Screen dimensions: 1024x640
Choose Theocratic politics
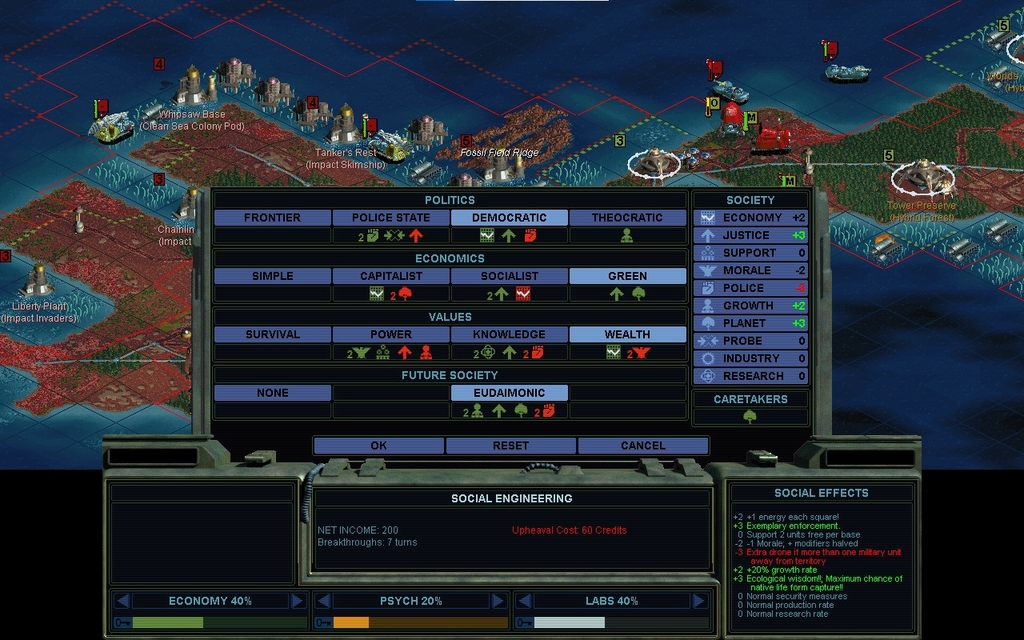(627, 218)
